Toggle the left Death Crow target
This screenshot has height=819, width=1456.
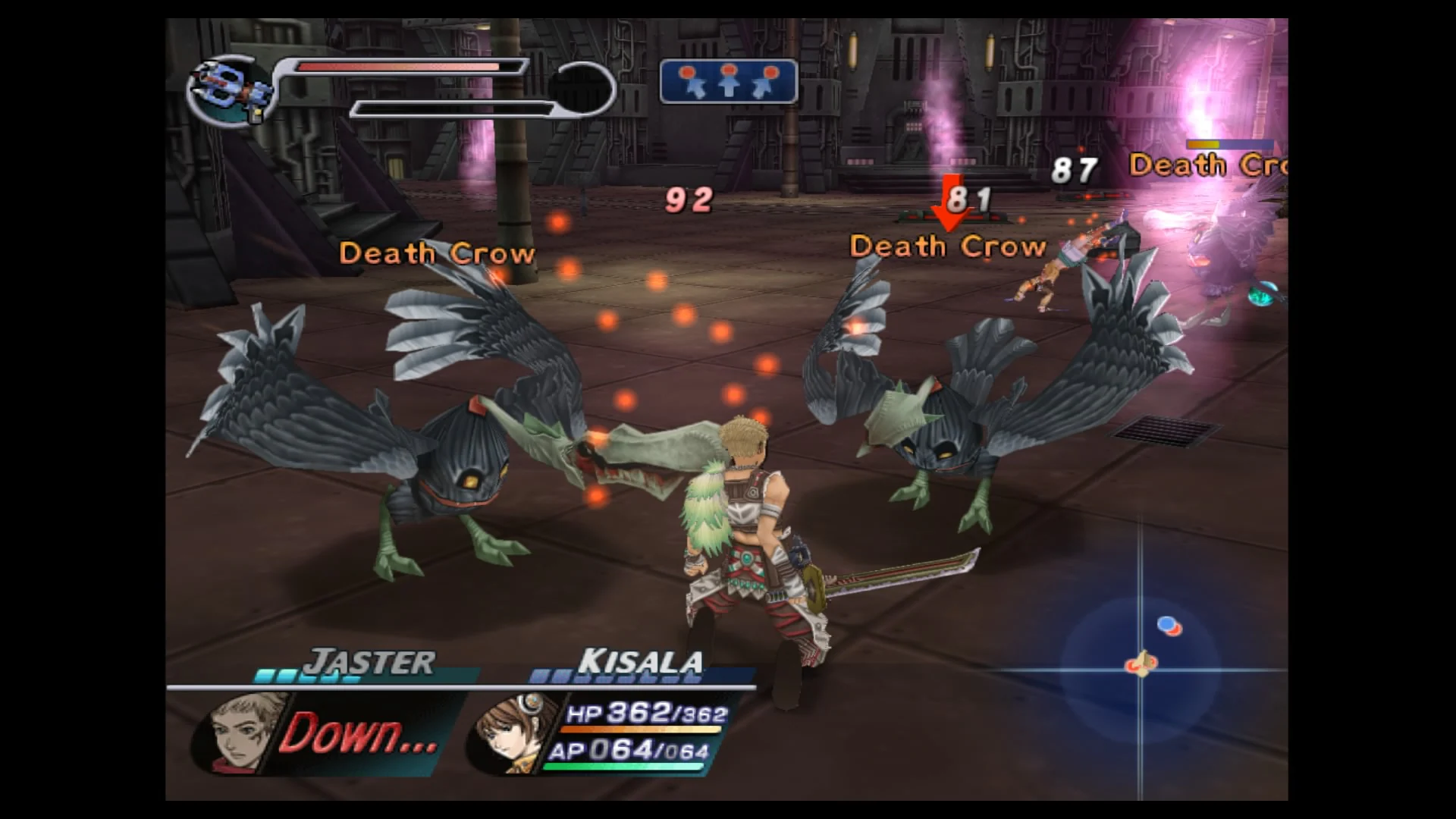(440, 254)
